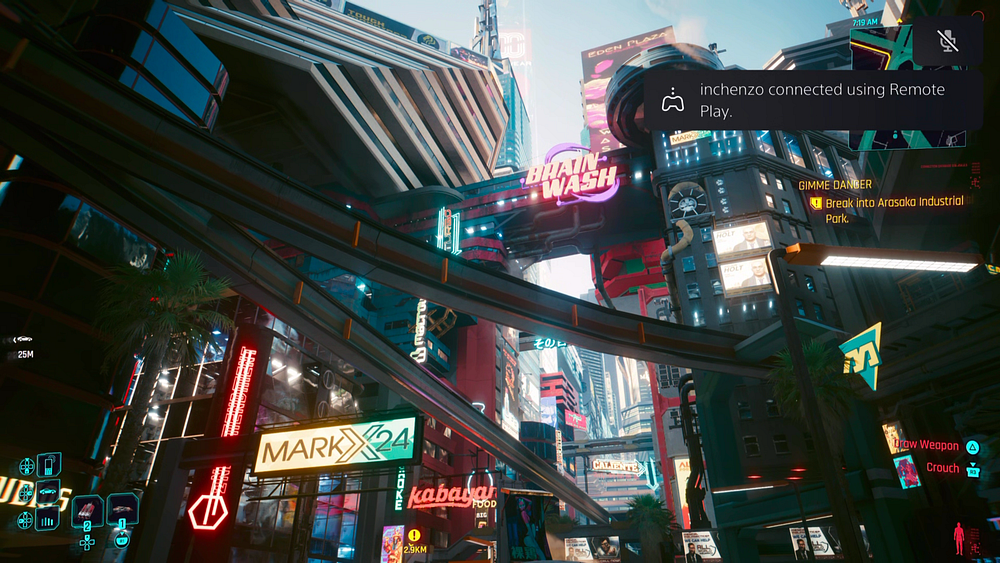Select the quick-slot gadget marked 1
This screenshot has height=563, width=1000.
(122, 508)
